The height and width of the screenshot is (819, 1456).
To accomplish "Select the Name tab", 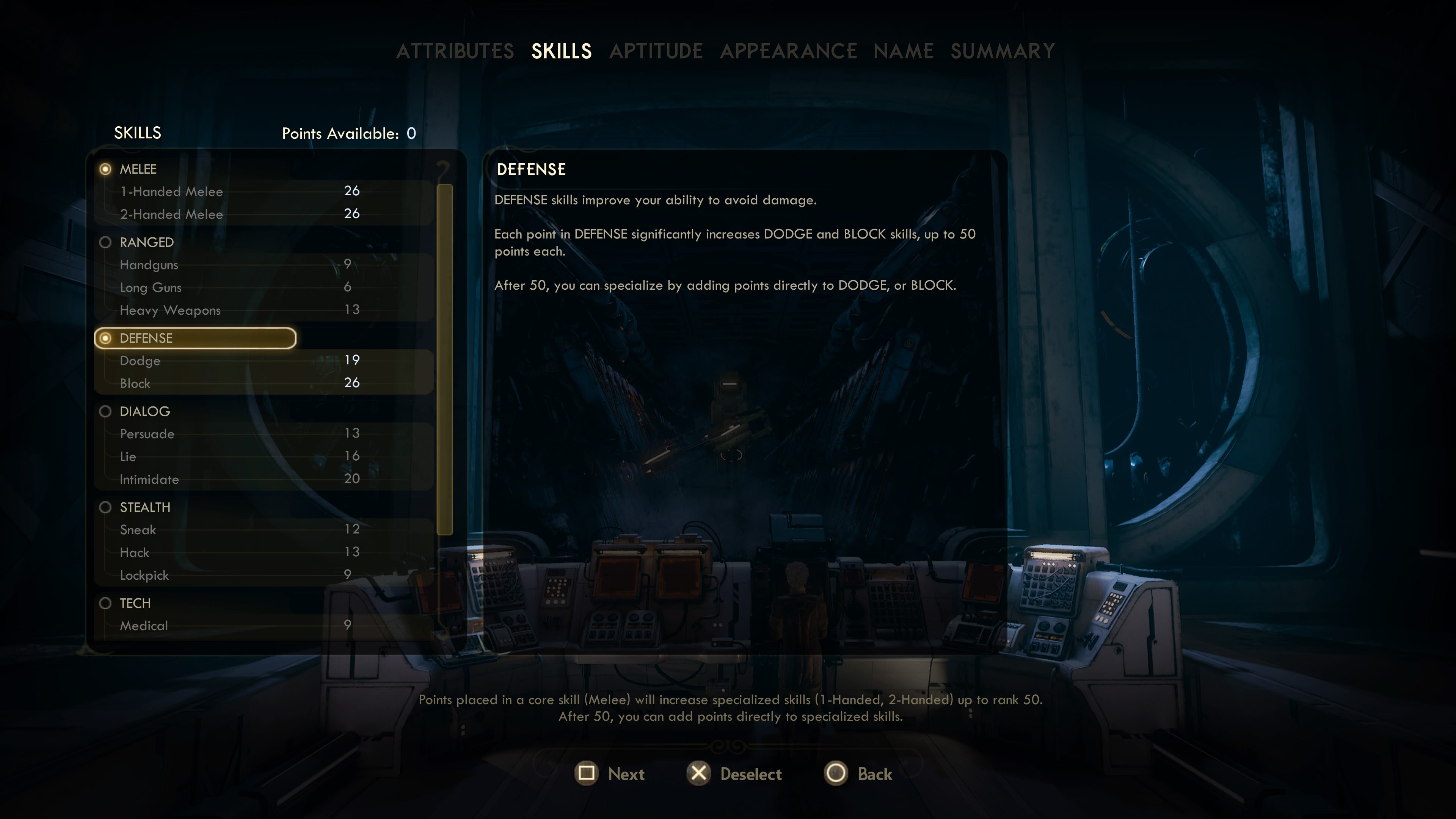I will click(903, 52).
